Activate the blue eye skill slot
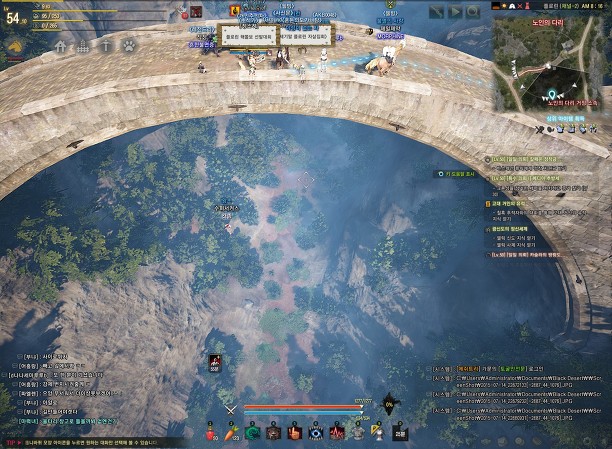This screenshot has width=612, height=449. click(316, 432)
